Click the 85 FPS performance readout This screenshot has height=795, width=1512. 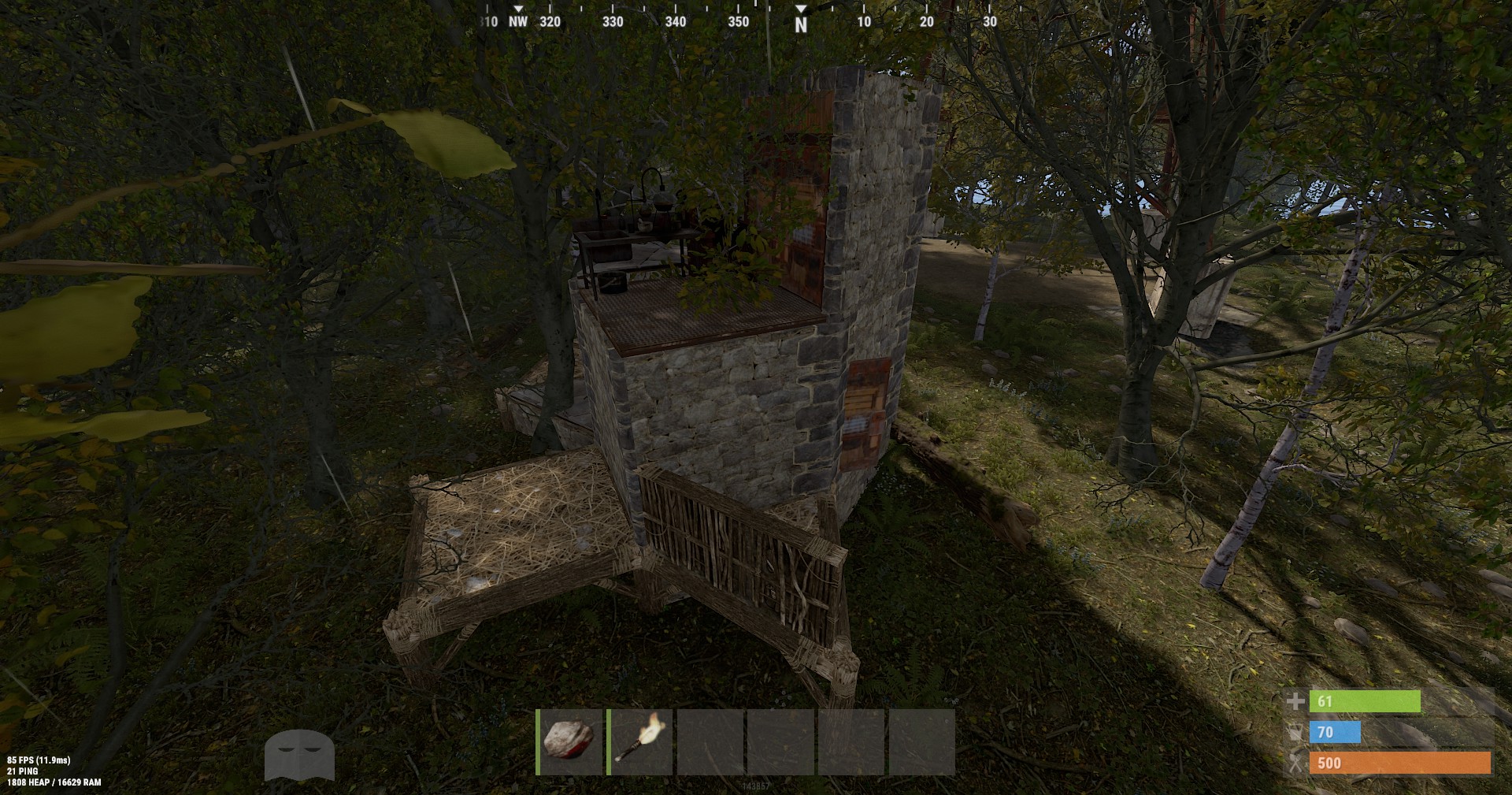point(38,762)
